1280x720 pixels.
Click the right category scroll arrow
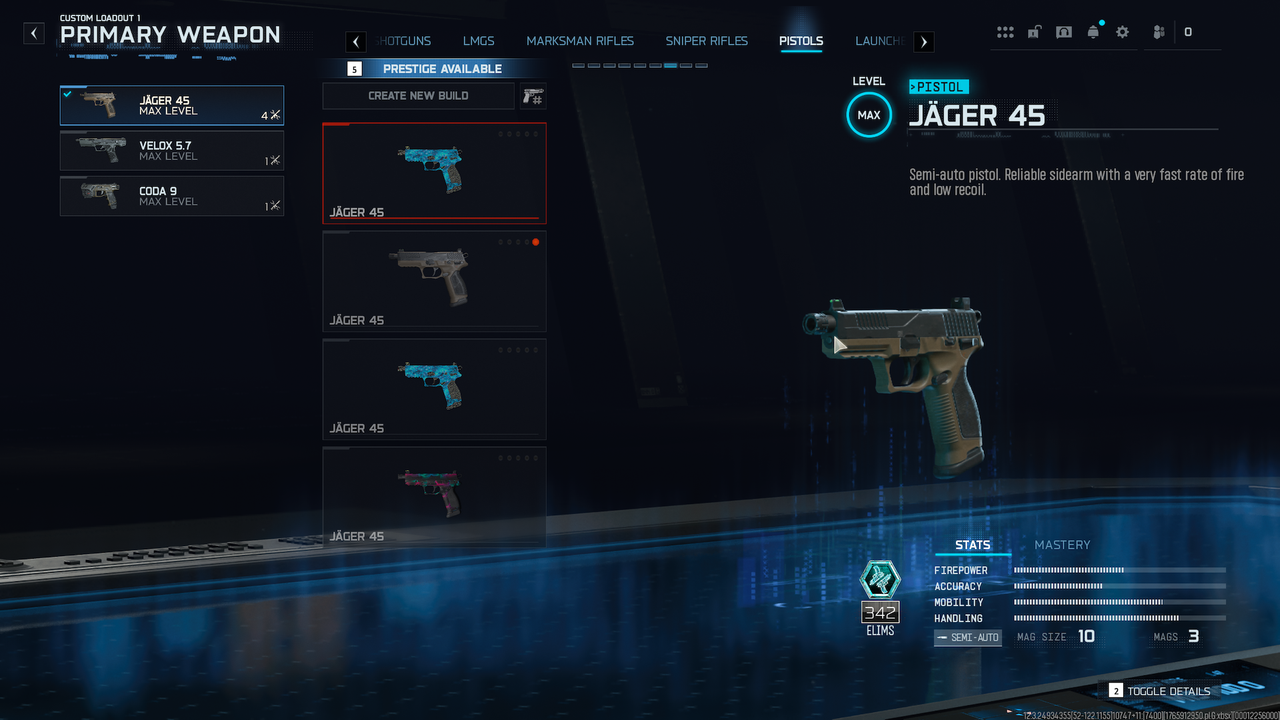[x=924, y=41]
